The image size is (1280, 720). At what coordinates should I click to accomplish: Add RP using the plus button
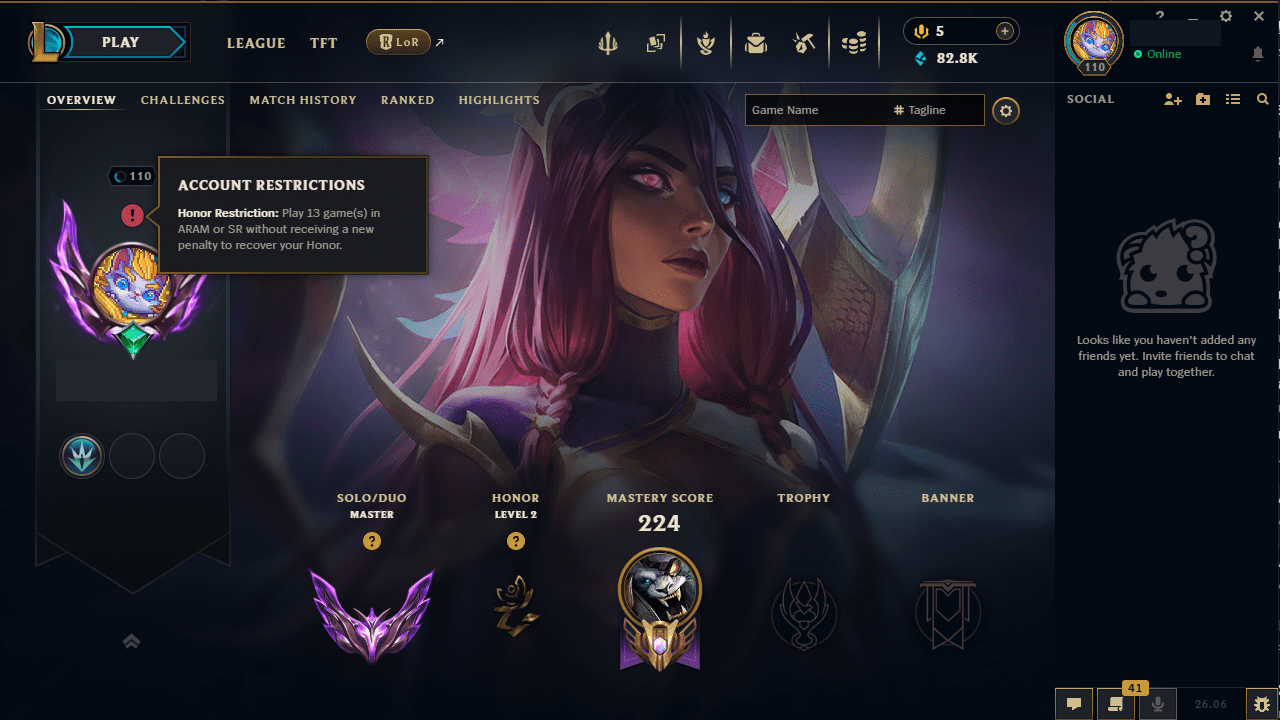(x=1002, y=31)
